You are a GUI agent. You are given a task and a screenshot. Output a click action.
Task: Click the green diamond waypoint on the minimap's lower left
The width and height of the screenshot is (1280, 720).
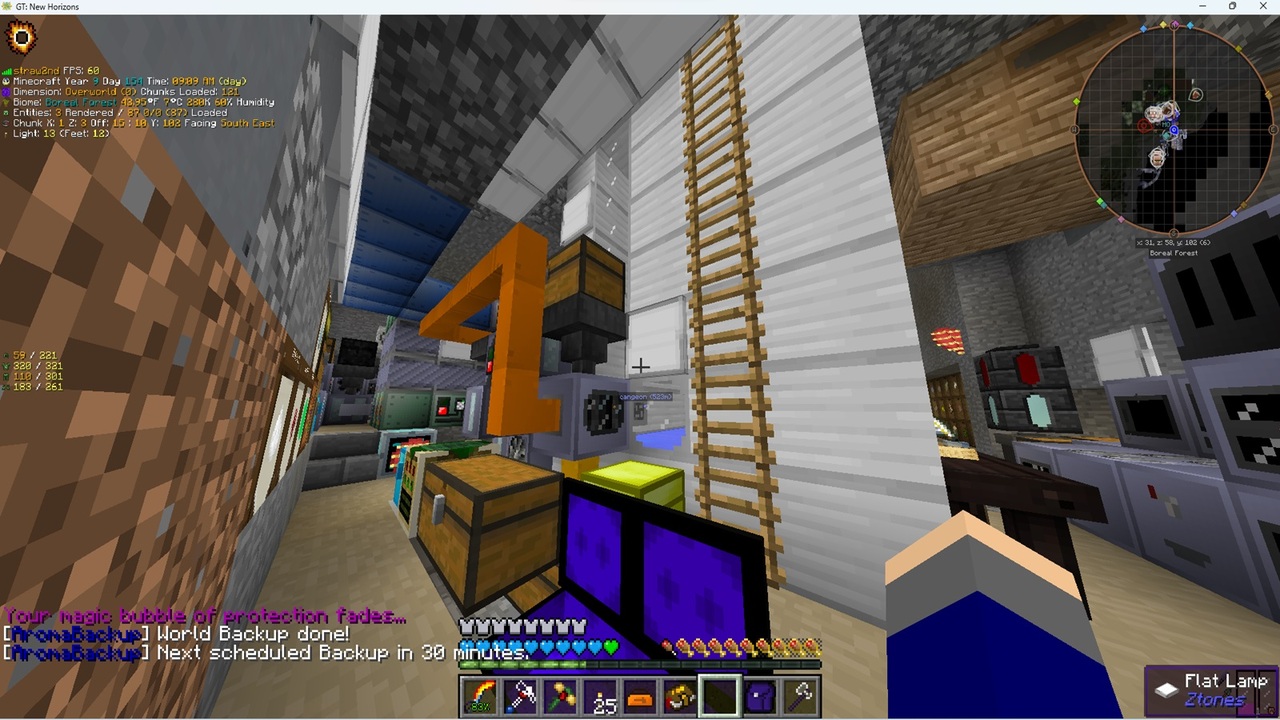tap(1100, 201)
